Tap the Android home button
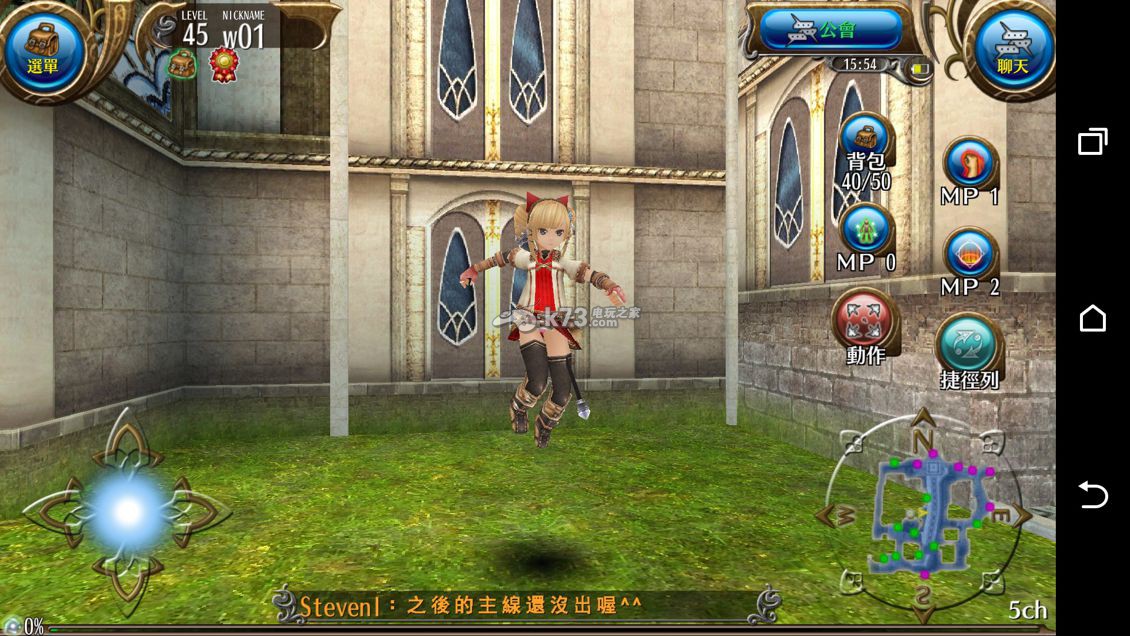The width and height of the screenshot is (1130, 636). pos(1093,318)
